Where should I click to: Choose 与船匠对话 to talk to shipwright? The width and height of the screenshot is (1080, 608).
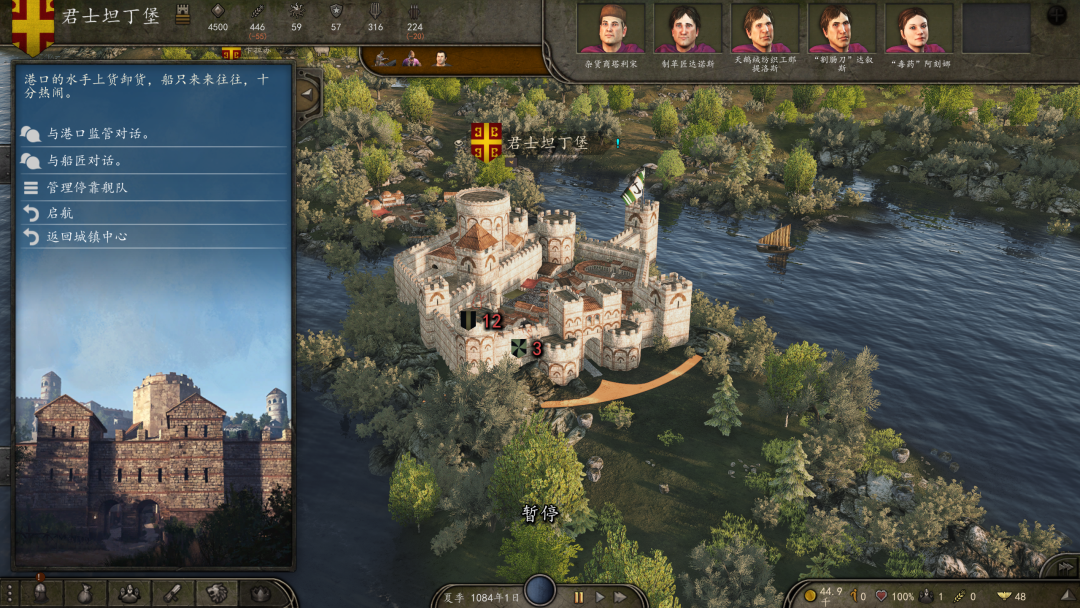tap(84, 161)
